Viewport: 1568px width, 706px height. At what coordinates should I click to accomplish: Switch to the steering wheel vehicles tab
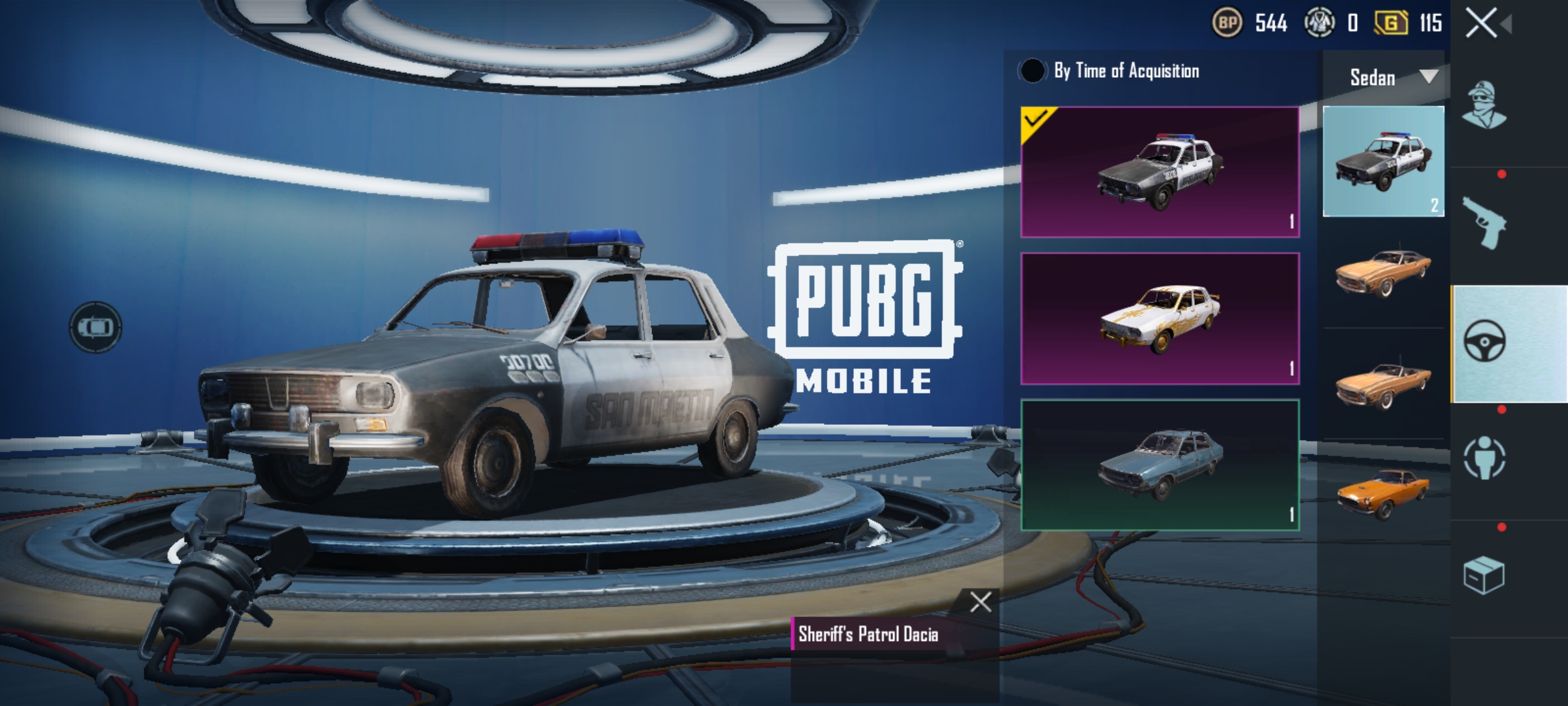pos(1484,343)
